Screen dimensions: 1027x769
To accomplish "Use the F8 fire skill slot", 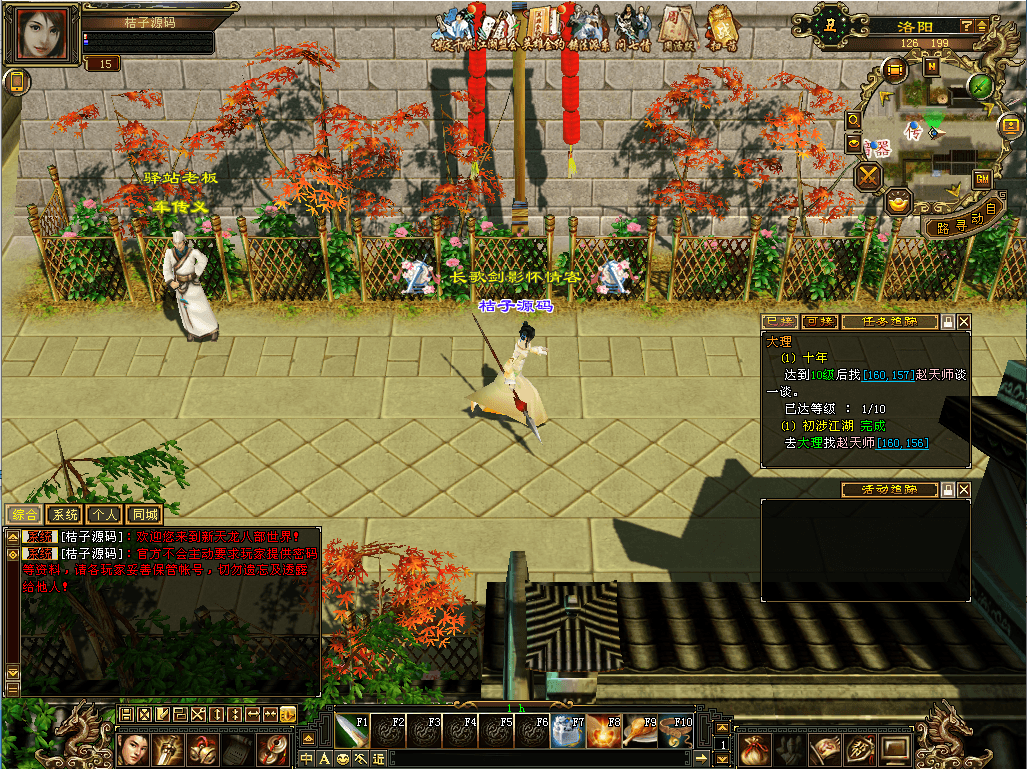I will pyautogui.click(x=603, y=731).
